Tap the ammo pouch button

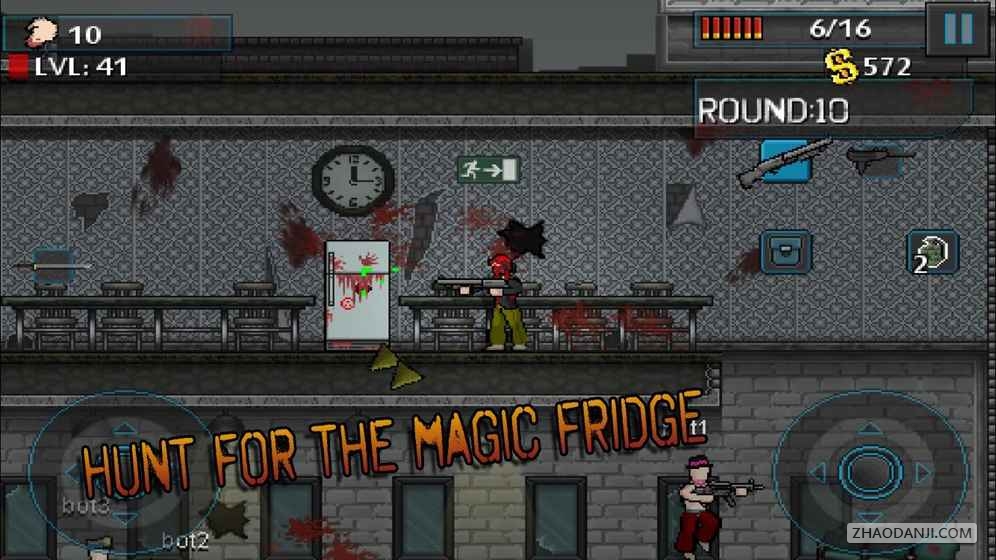click(x=785, y=252)
